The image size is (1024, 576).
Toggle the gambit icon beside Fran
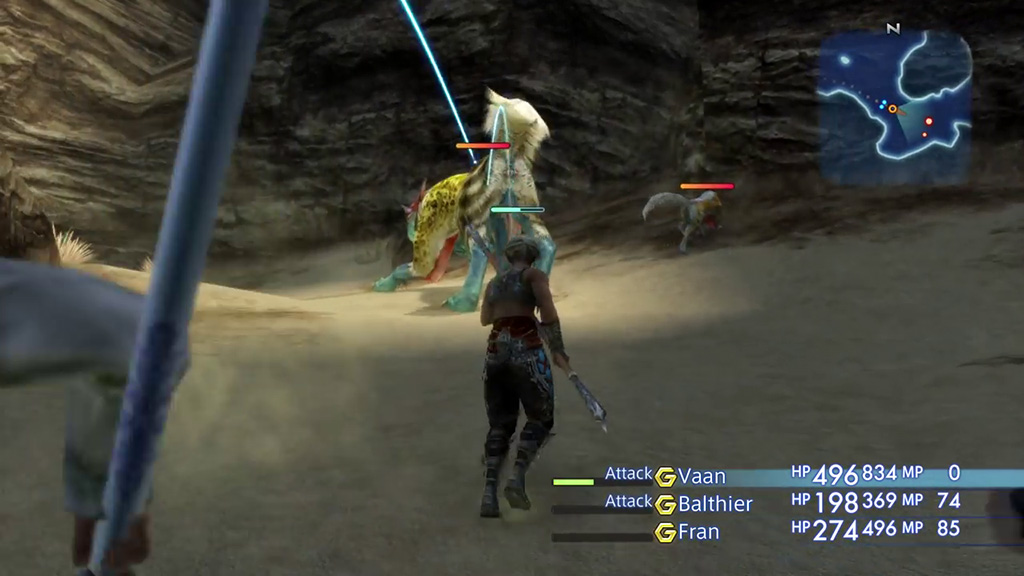(x=666, y=532)
